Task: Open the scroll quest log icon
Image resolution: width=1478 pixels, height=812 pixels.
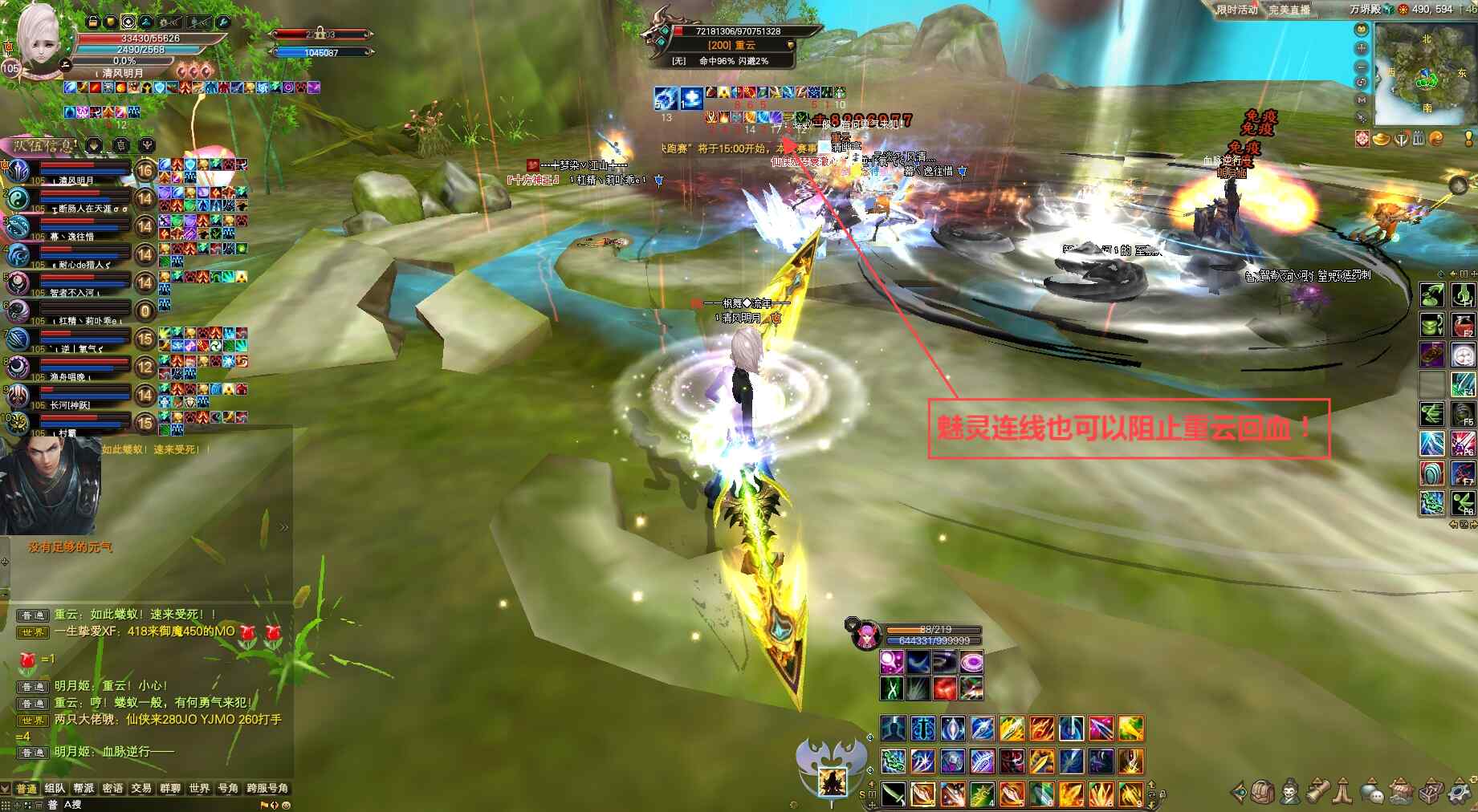Action: pos(1317,793)
